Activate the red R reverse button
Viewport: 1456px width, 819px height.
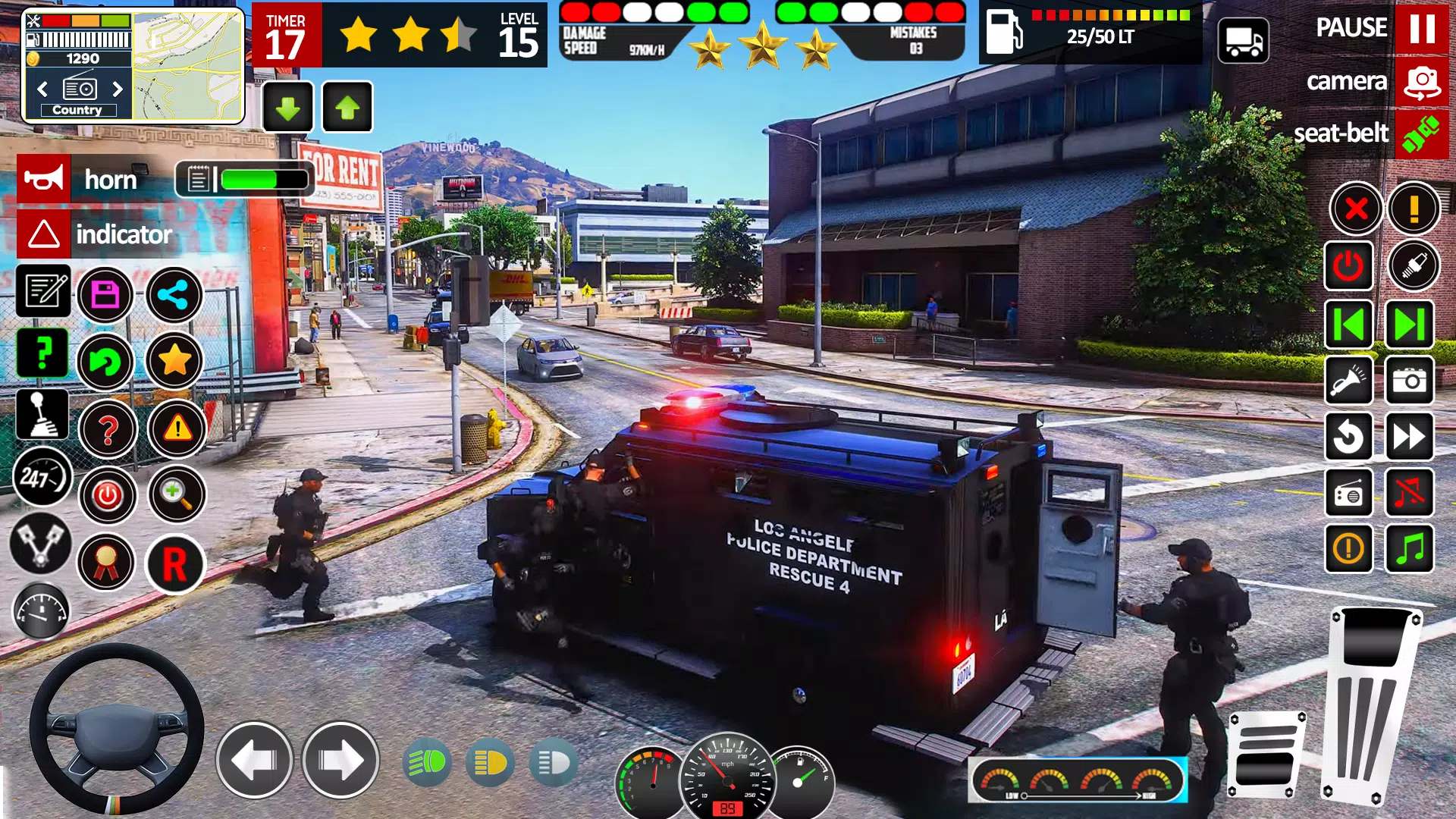coord(174,564)
